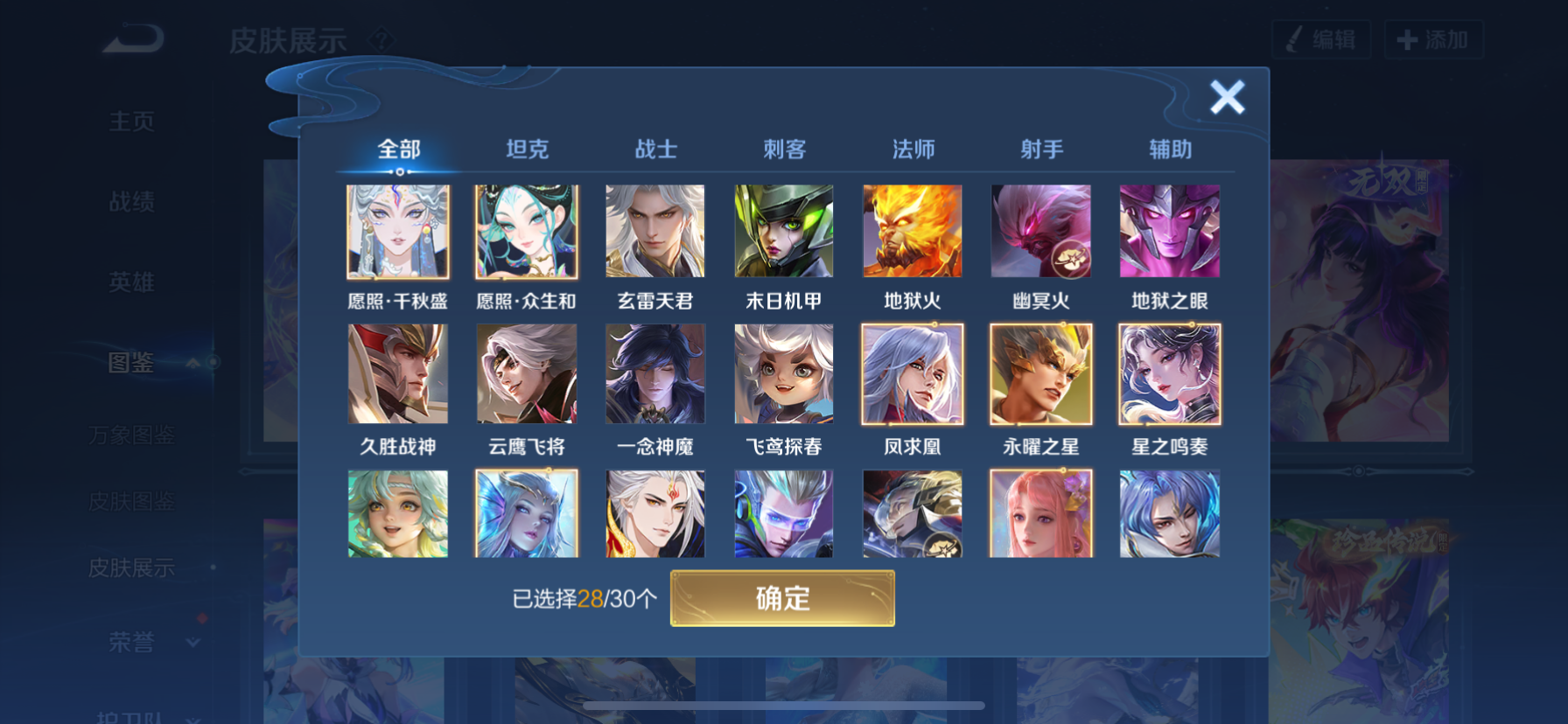Open the help question mark beside 皮肤展示
1568x724 pixels.
(382, 39)
